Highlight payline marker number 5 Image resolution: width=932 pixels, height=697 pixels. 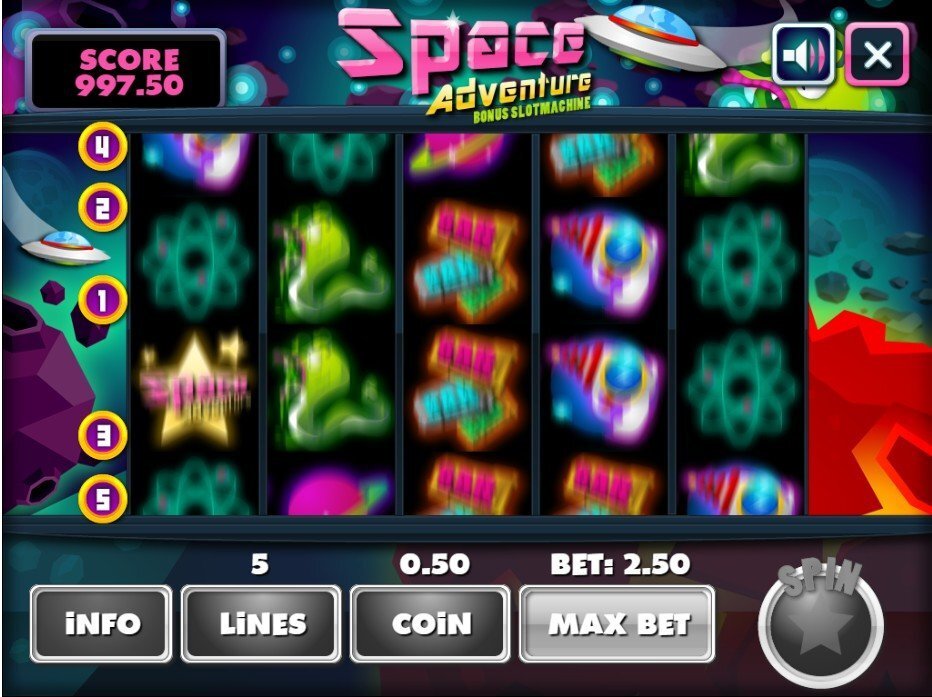click(103, 497)
